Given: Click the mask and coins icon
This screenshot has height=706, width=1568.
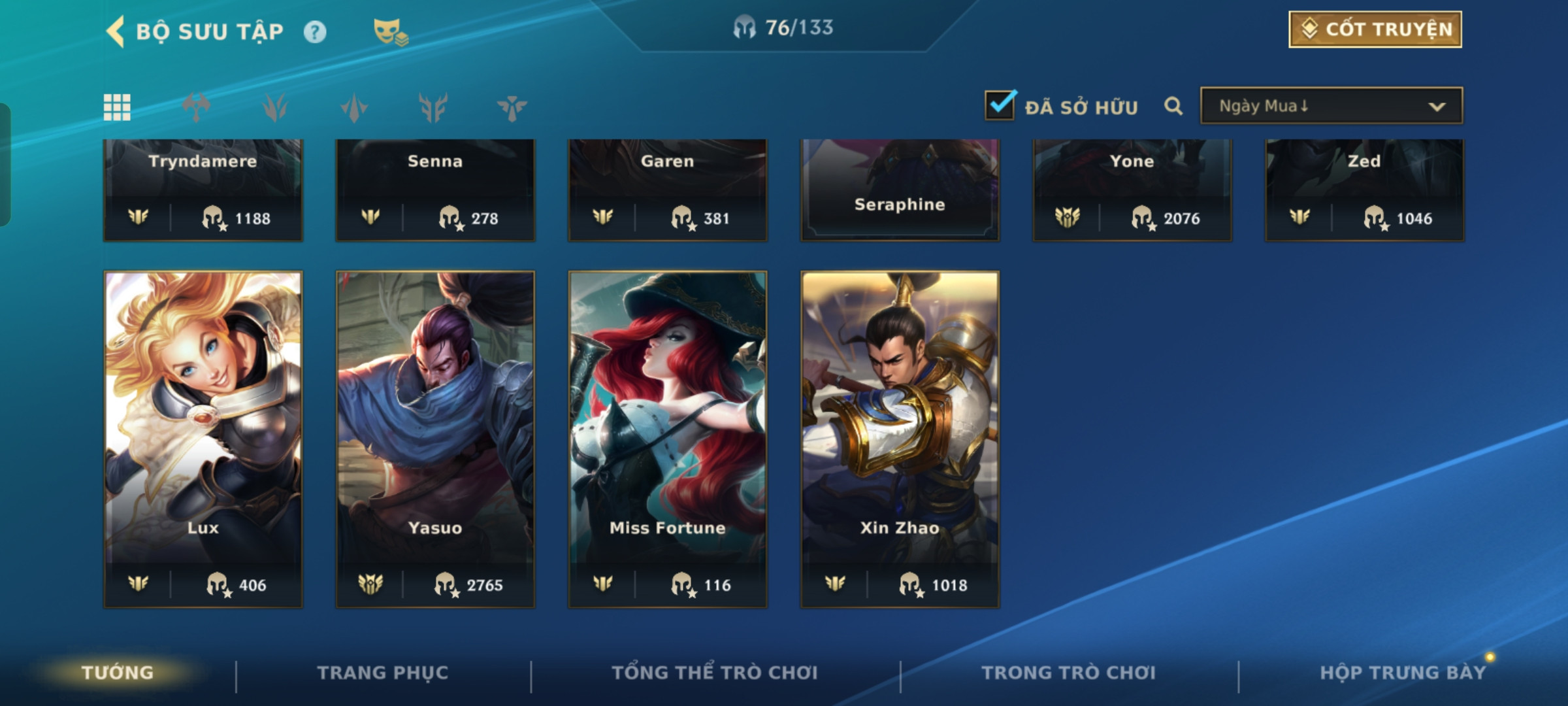Looking at the screenshot, I should click(390, 31).
